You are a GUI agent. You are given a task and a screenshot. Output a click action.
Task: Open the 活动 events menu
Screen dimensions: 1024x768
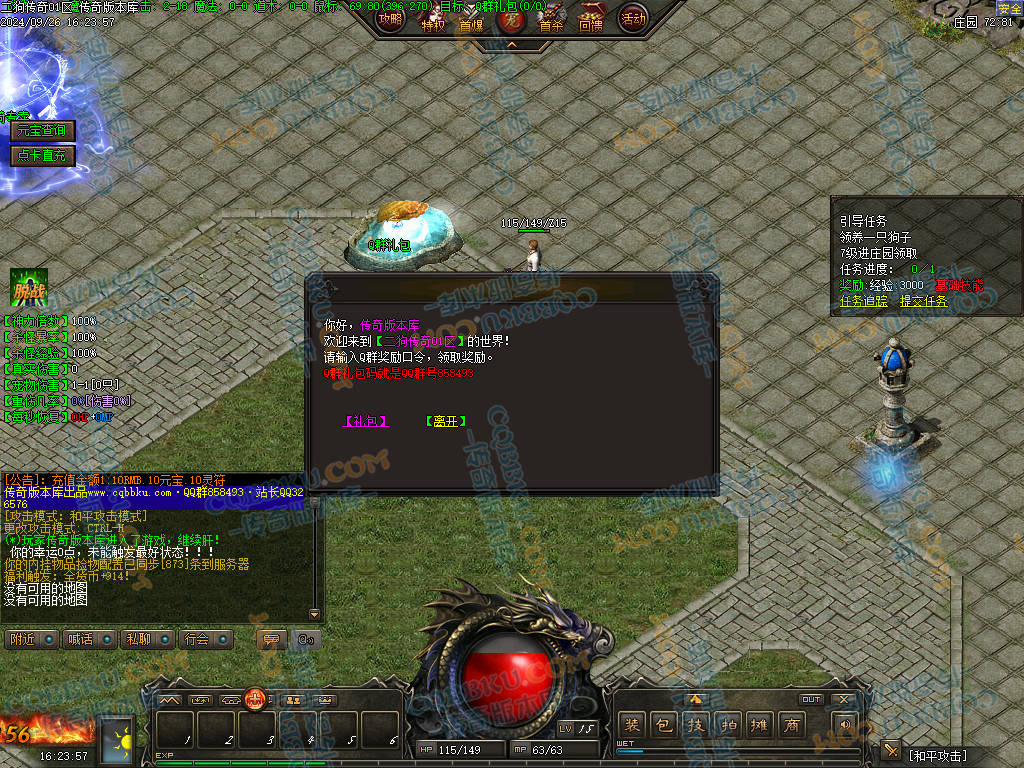632,19
